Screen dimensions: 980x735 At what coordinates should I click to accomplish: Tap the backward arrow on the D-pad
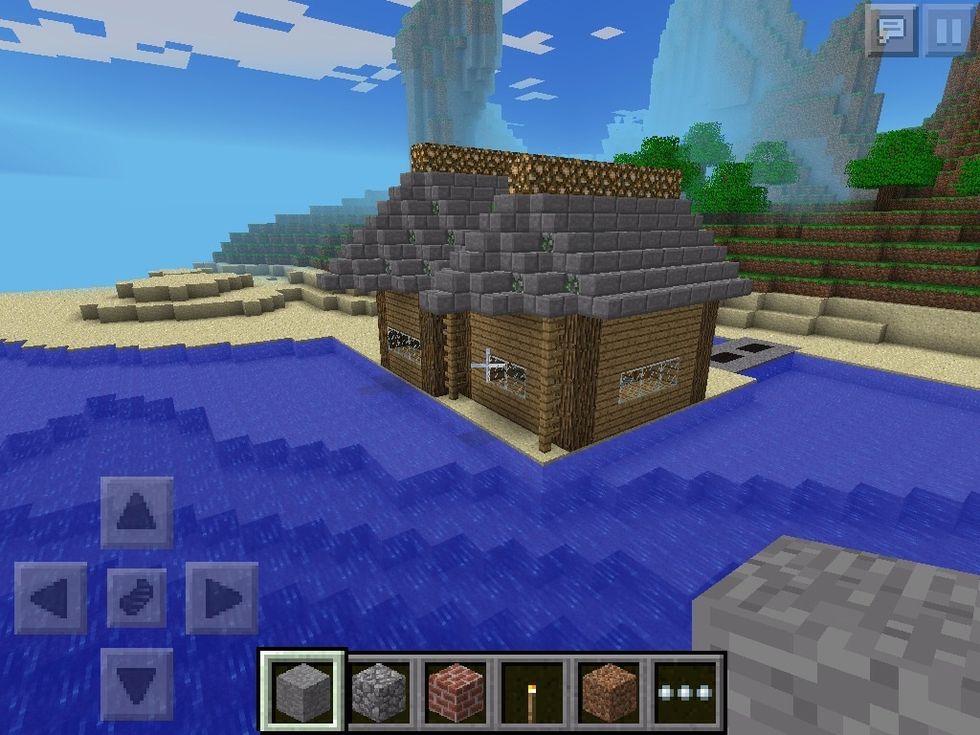(137, 683)
